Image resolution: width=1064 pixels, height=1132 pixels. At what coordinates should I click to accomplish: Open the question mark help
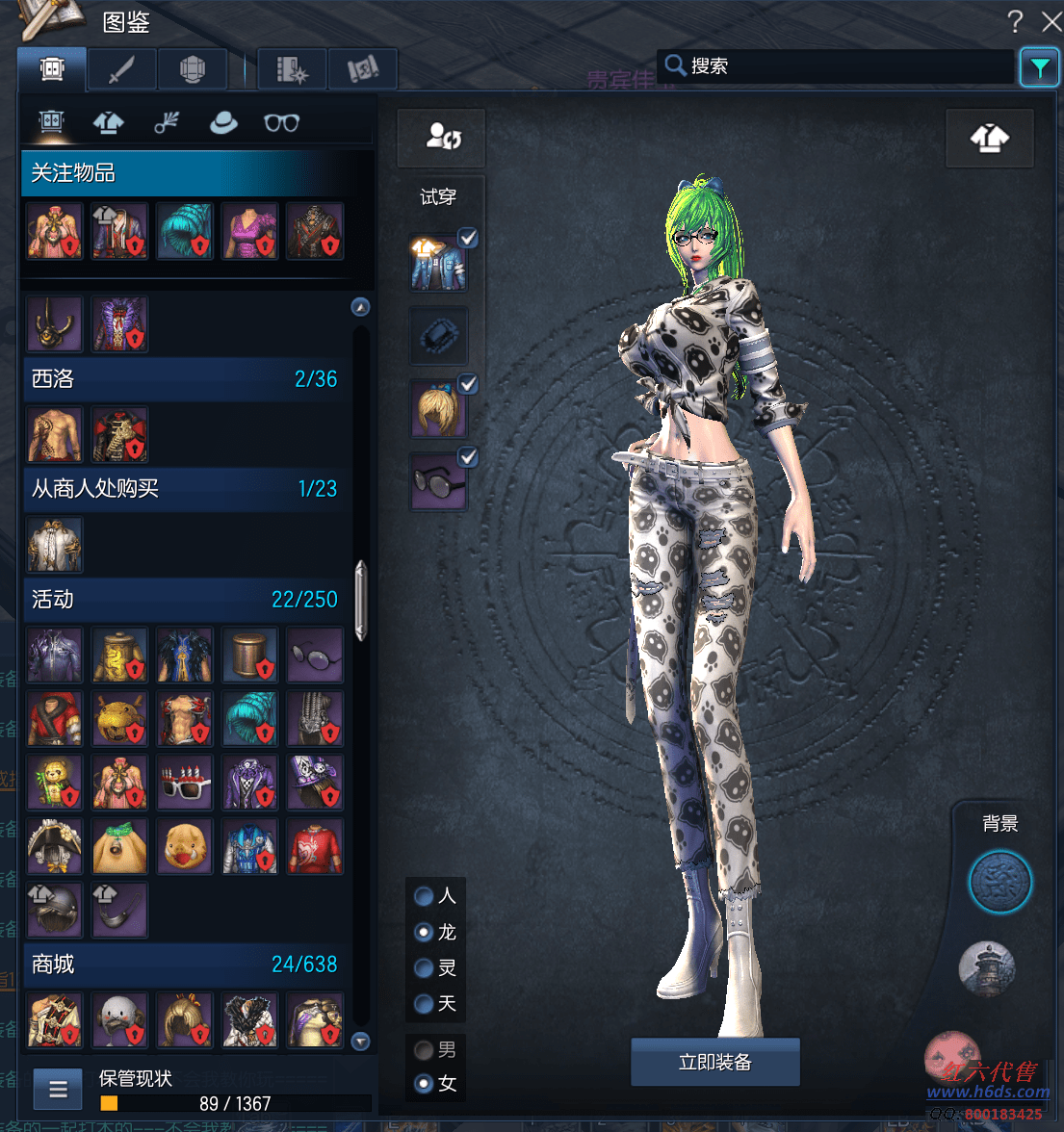(1015, 21)
